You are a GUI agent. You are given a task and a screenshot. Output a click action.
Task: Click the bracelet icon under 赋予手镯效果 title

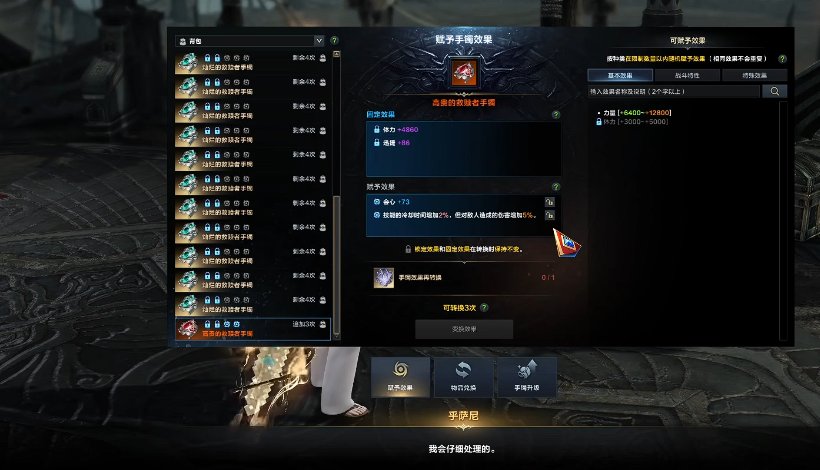pos(464,73)
